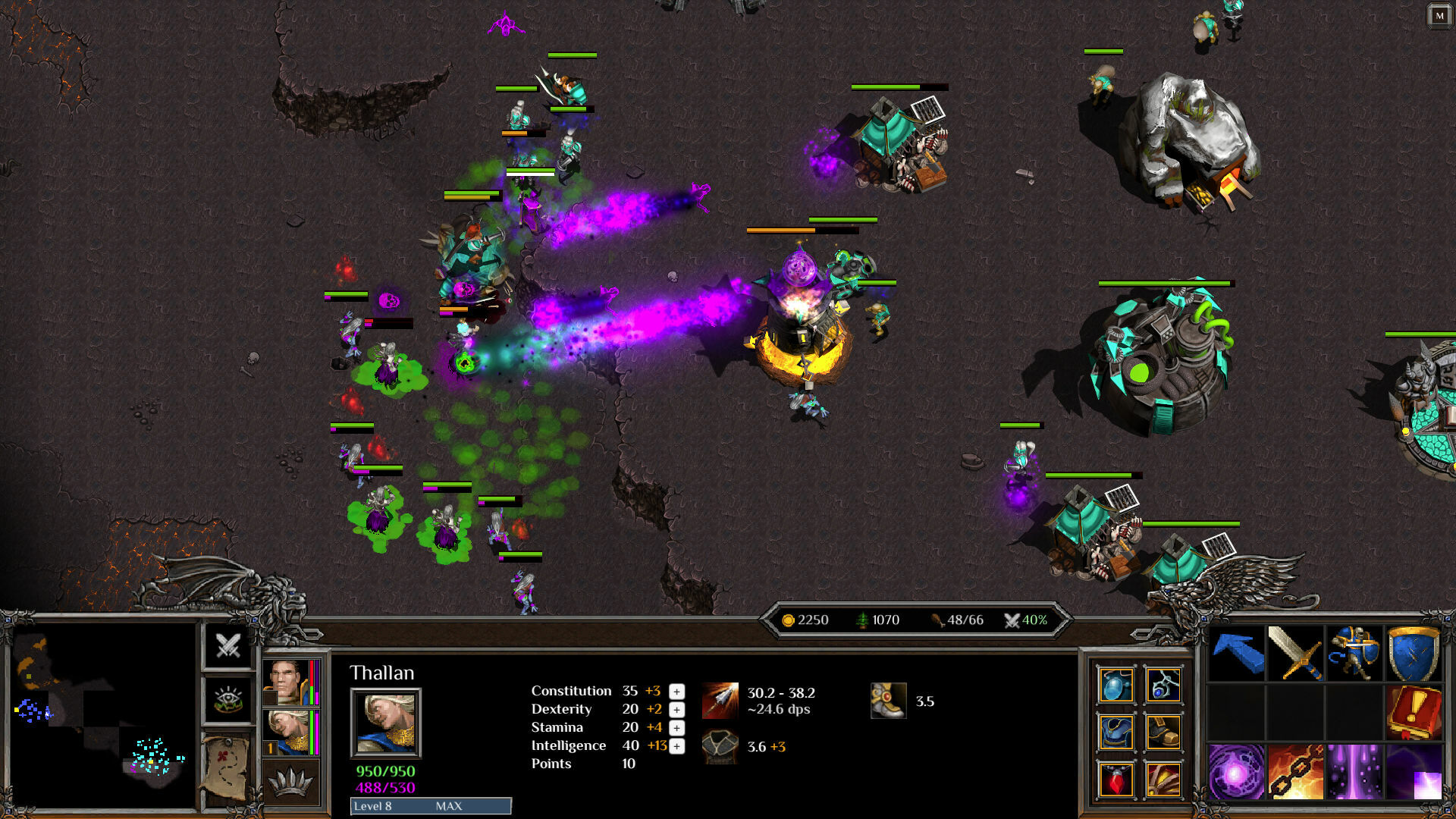
Task: Order the Patrol command icon
Action: click(1357, 652)
